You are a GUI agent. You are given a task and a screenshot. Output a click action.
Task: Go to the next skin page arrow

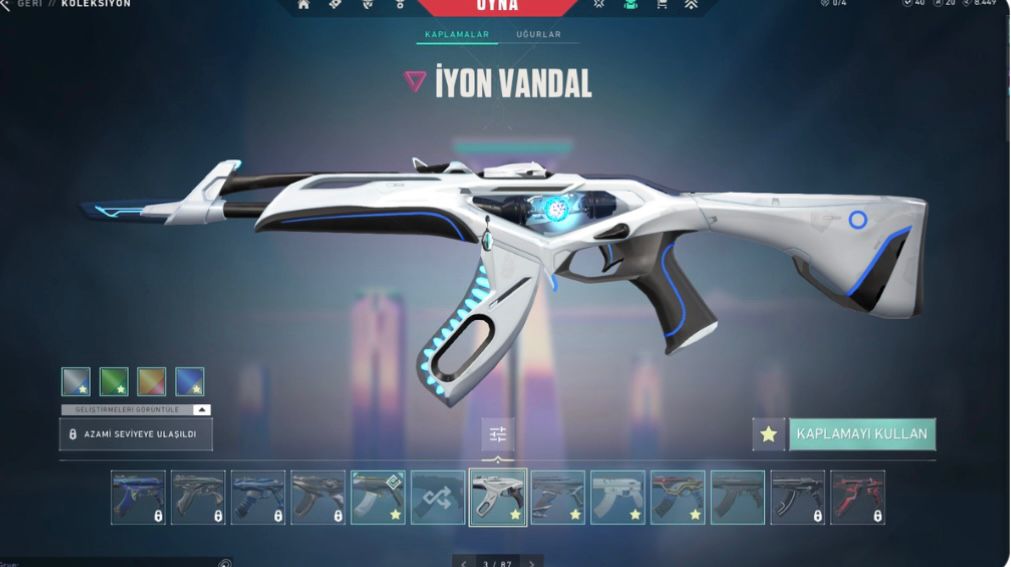pyautogui.click(x=532, y=562)
